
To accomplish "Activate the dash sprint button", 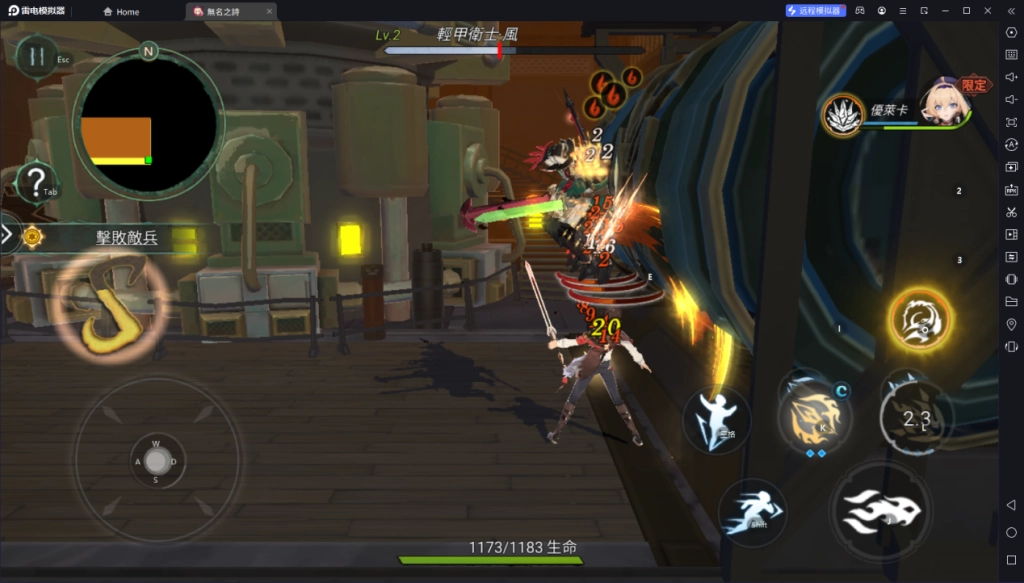I will click(x=751, y=512).
